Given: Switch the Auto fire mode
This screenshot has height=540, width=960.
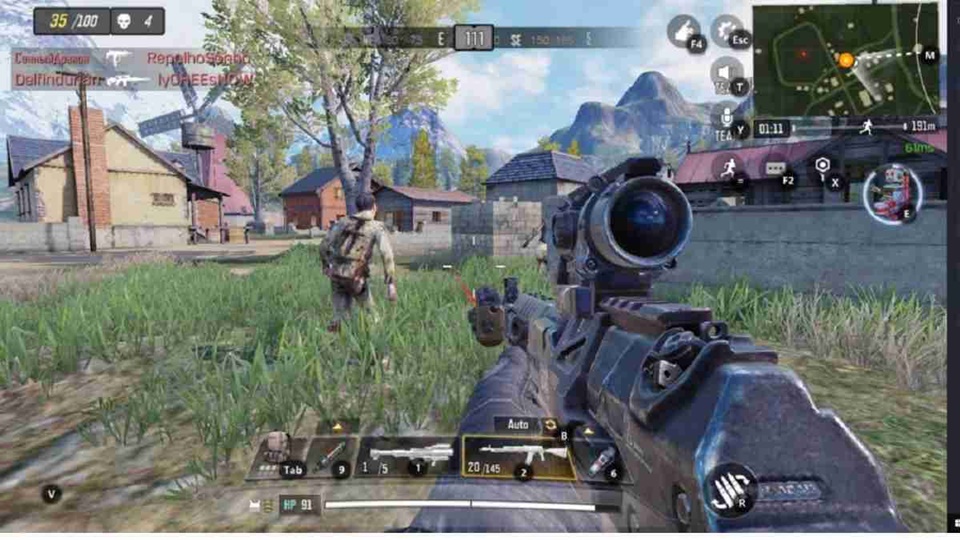Looking at the screenshot, I should [x=519, y=424].
